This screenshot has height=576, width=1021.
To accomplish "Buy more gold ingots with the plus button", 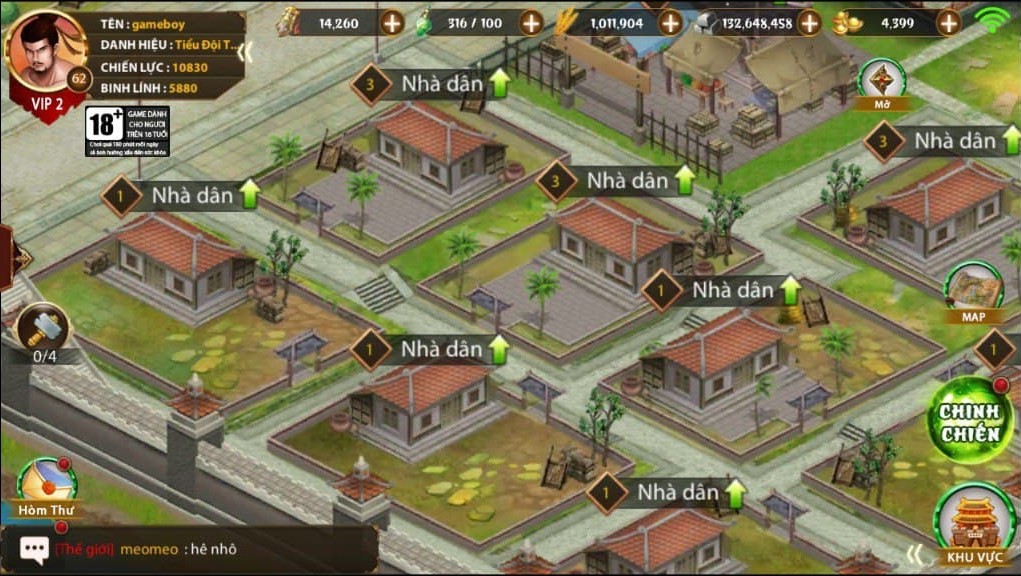I will point(947,22).
